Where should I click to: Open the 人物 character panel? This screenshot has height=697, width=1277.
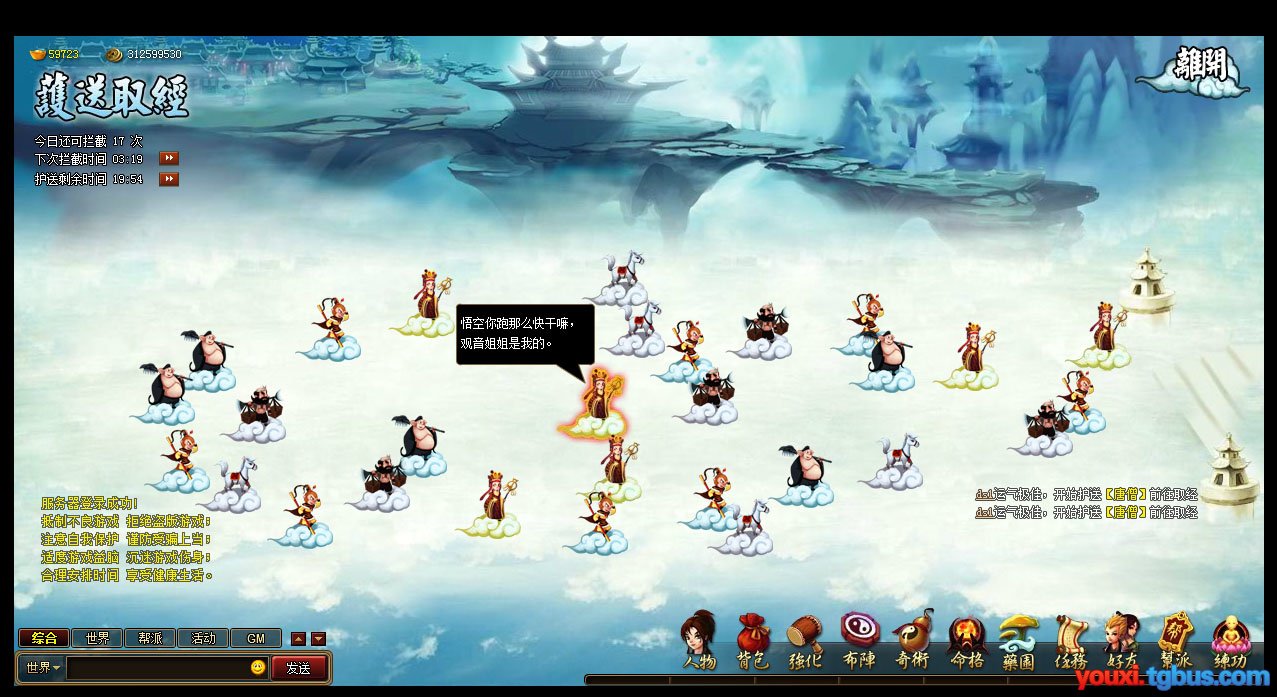700,642
